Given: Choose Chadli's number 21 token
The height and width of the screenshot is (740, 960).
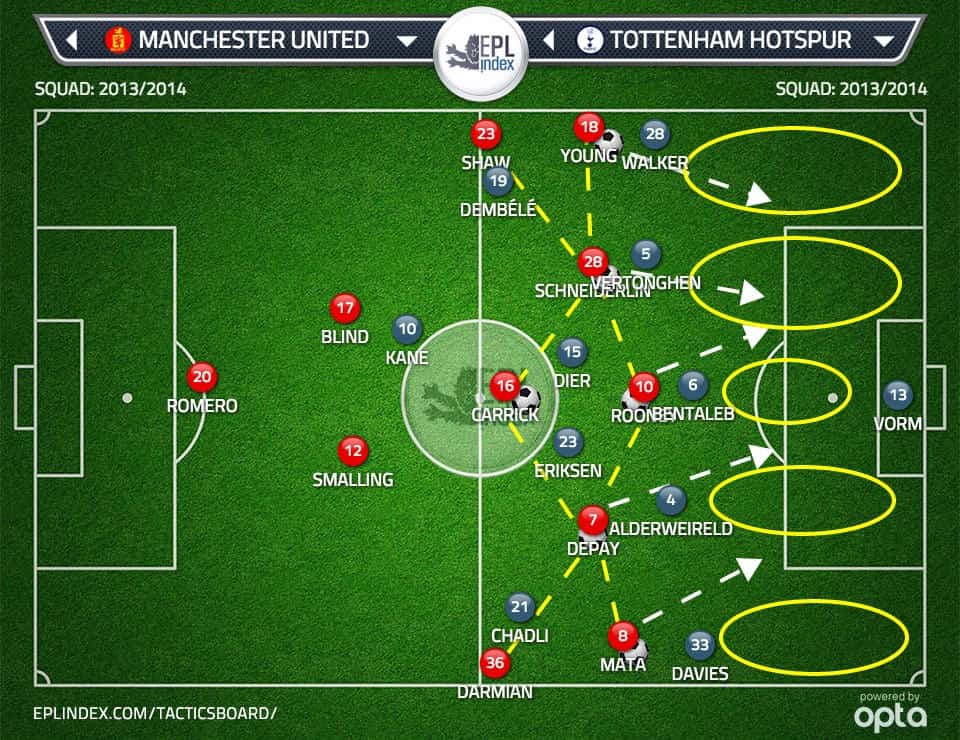Looking at the screenshot, I should tap(519, 606).
